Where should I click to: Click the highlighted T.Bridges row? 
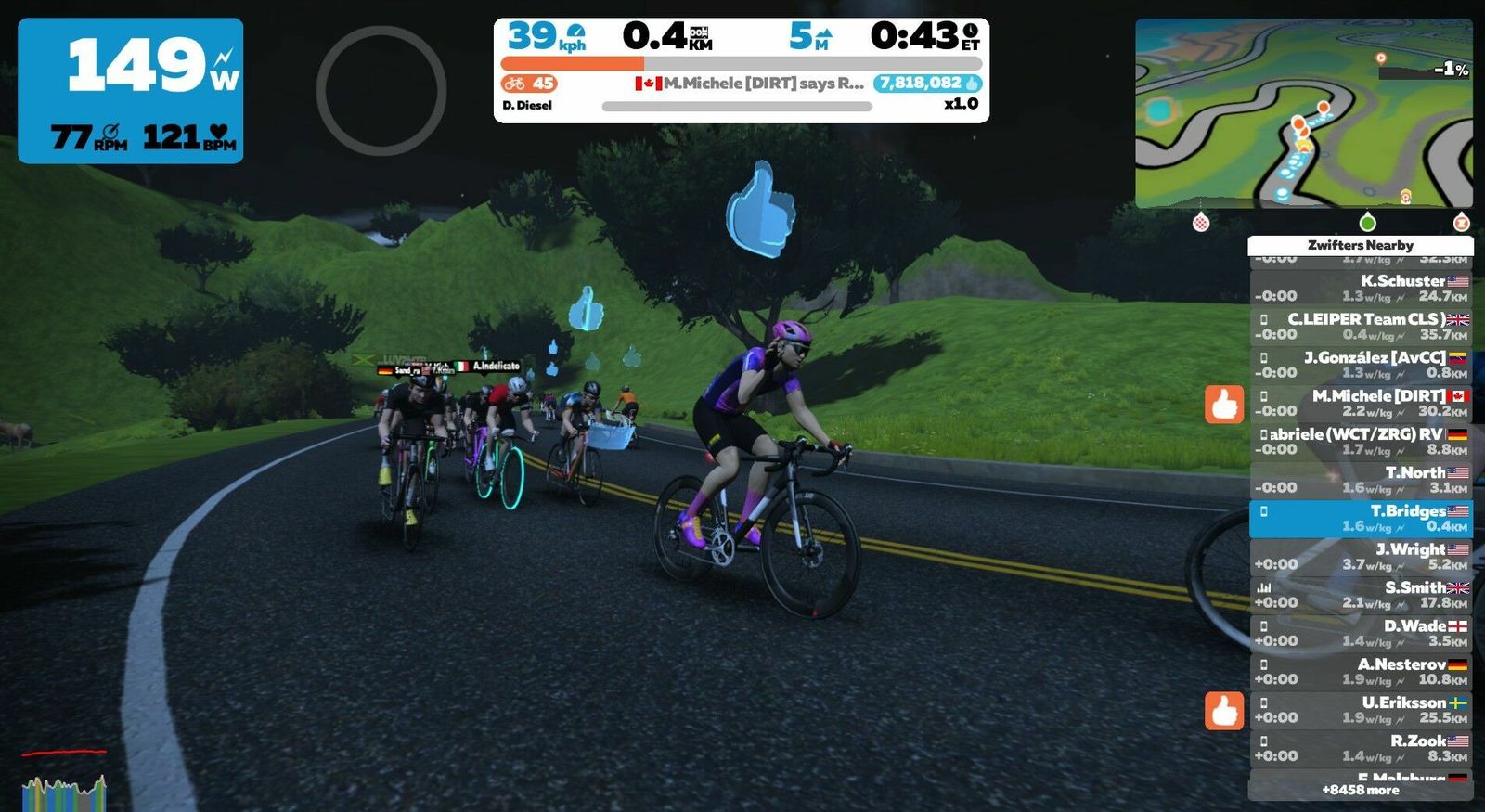(x=1361, y=518)
